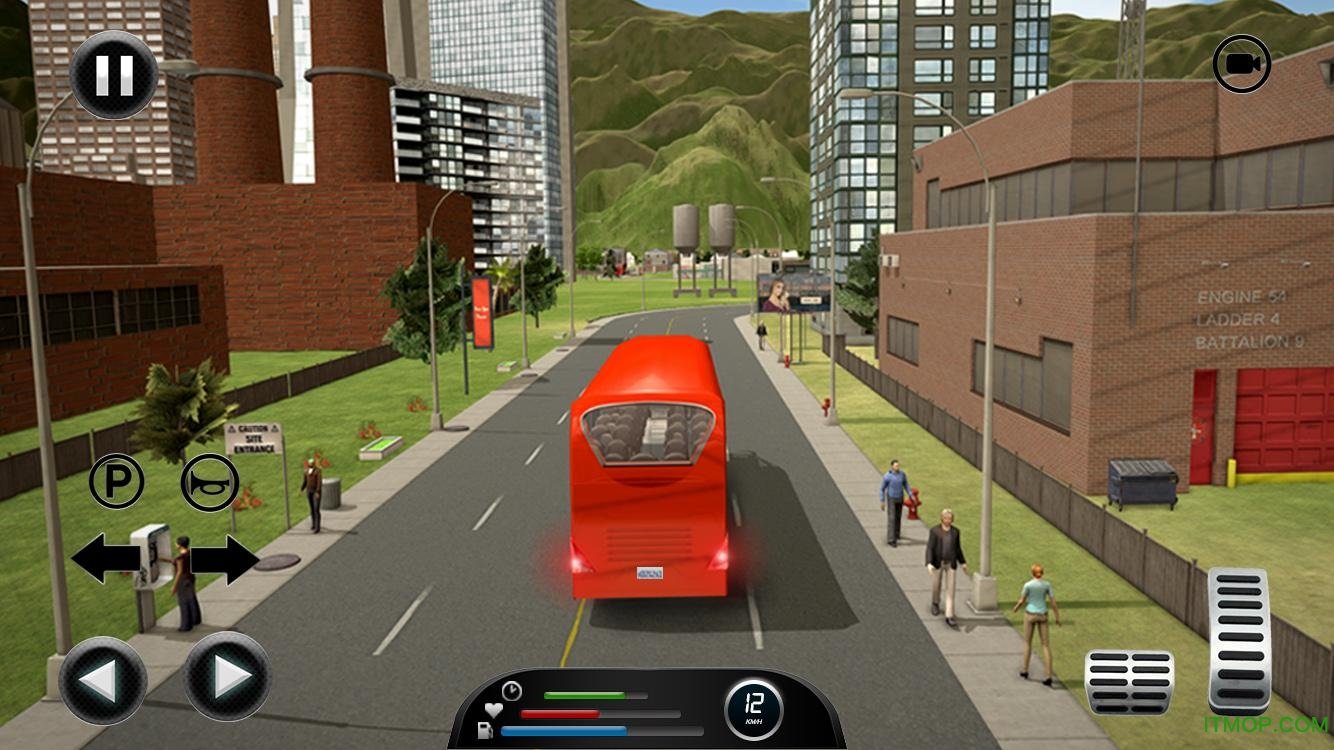Tap the brake pedal

[1129, 681]
